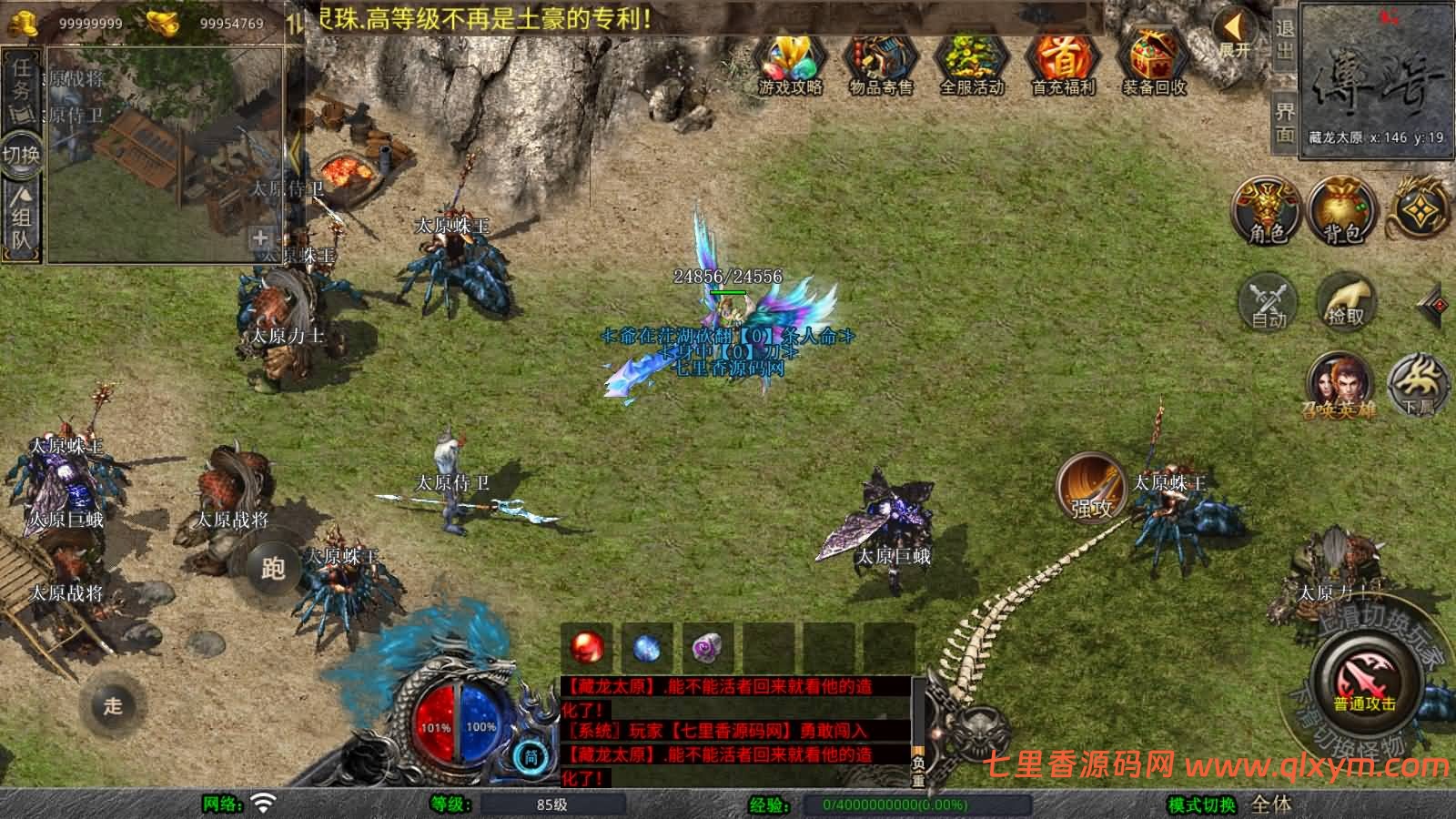The height and width of the screenshot is (819, 1456).
Task: Select the 走 walk movement button
Action: (x=113, y=705)
